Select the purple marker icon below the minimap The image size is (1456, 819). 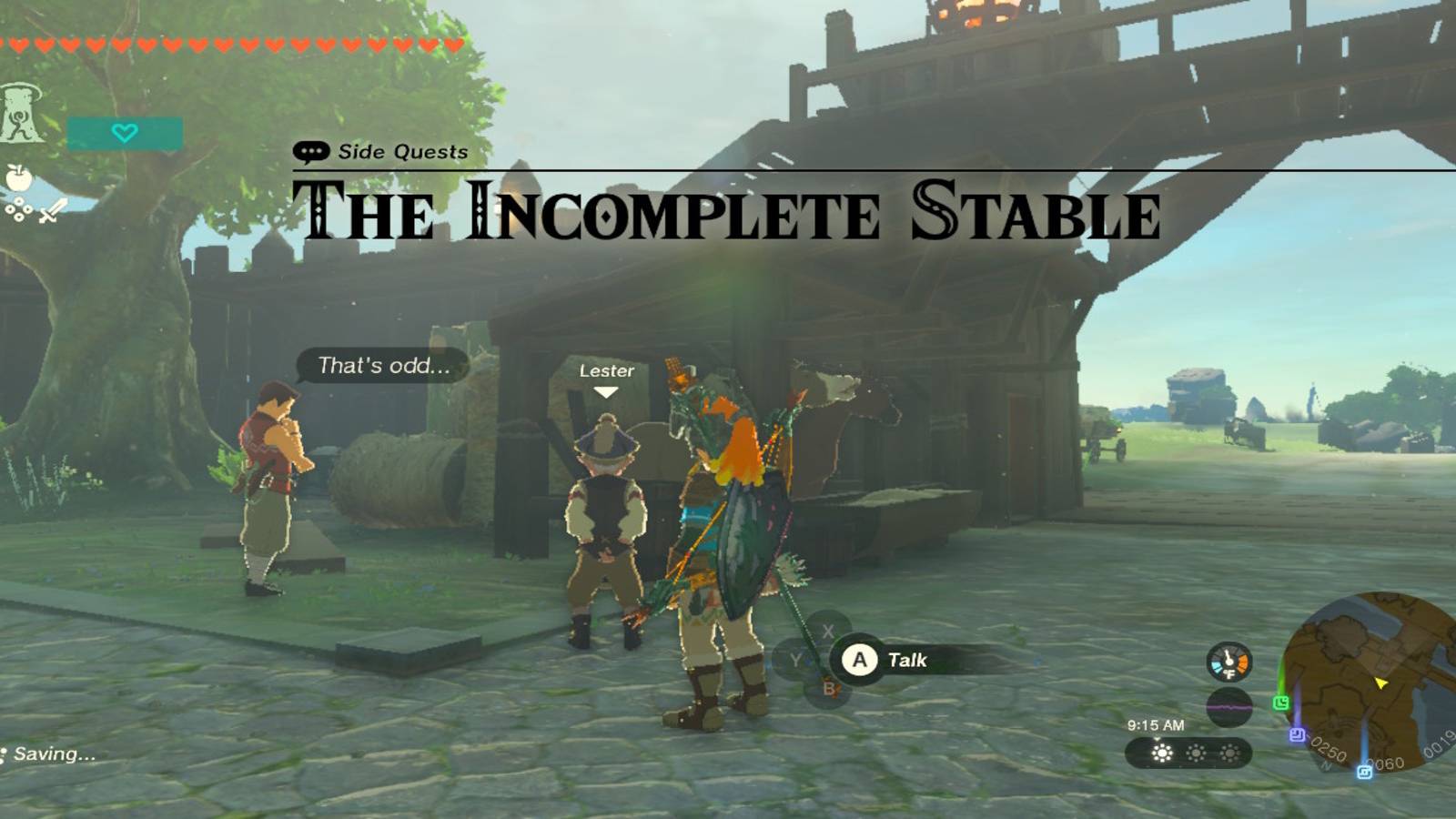point(1297,733)
